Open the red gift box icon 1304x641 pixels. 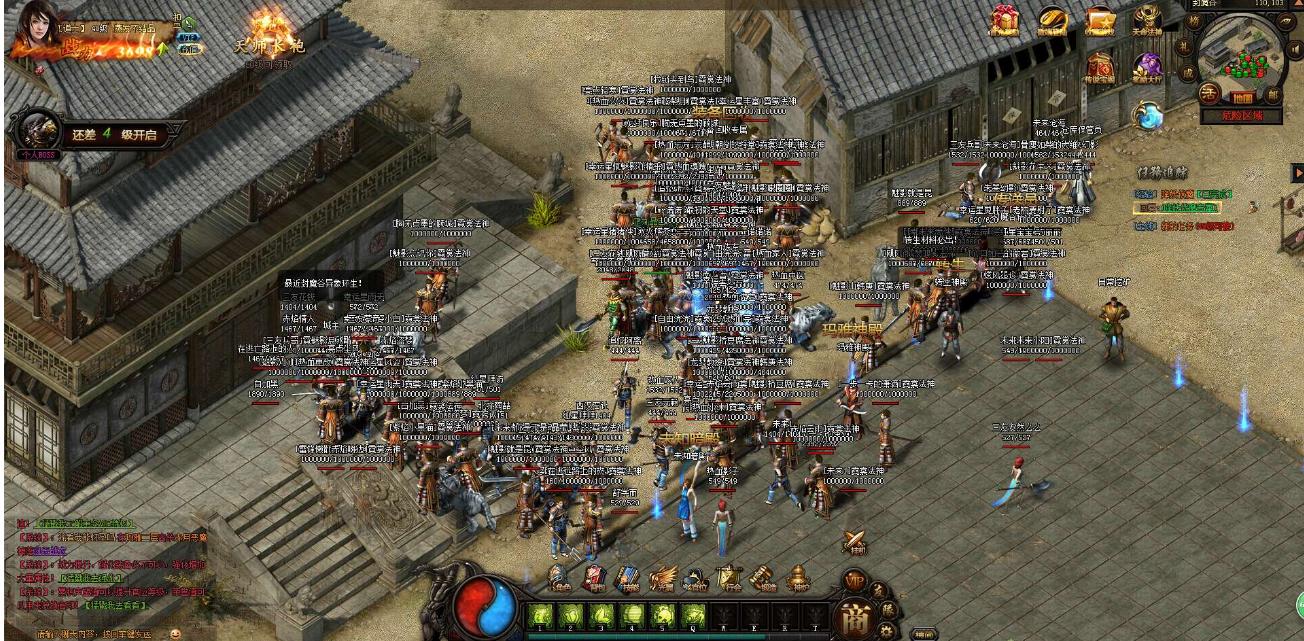(1004, 19)
